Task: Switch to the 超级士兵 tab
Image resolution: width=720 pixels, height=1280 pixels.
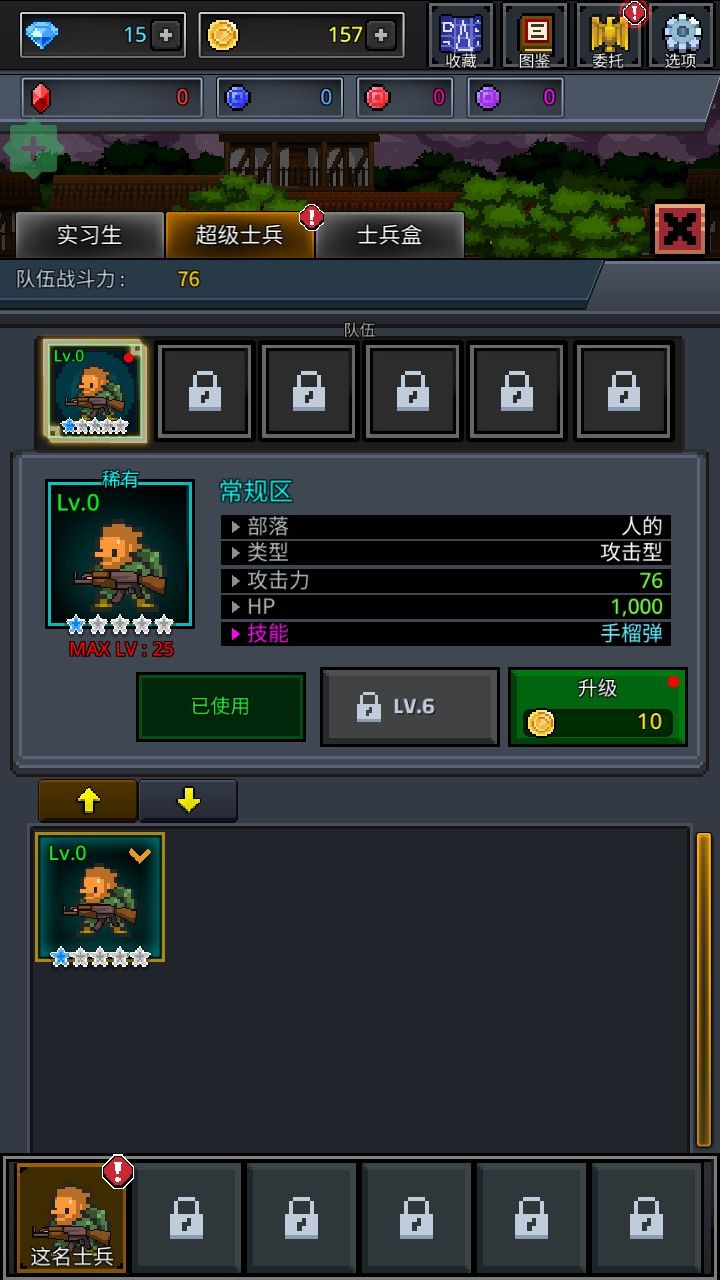Action: click(239, 235)
